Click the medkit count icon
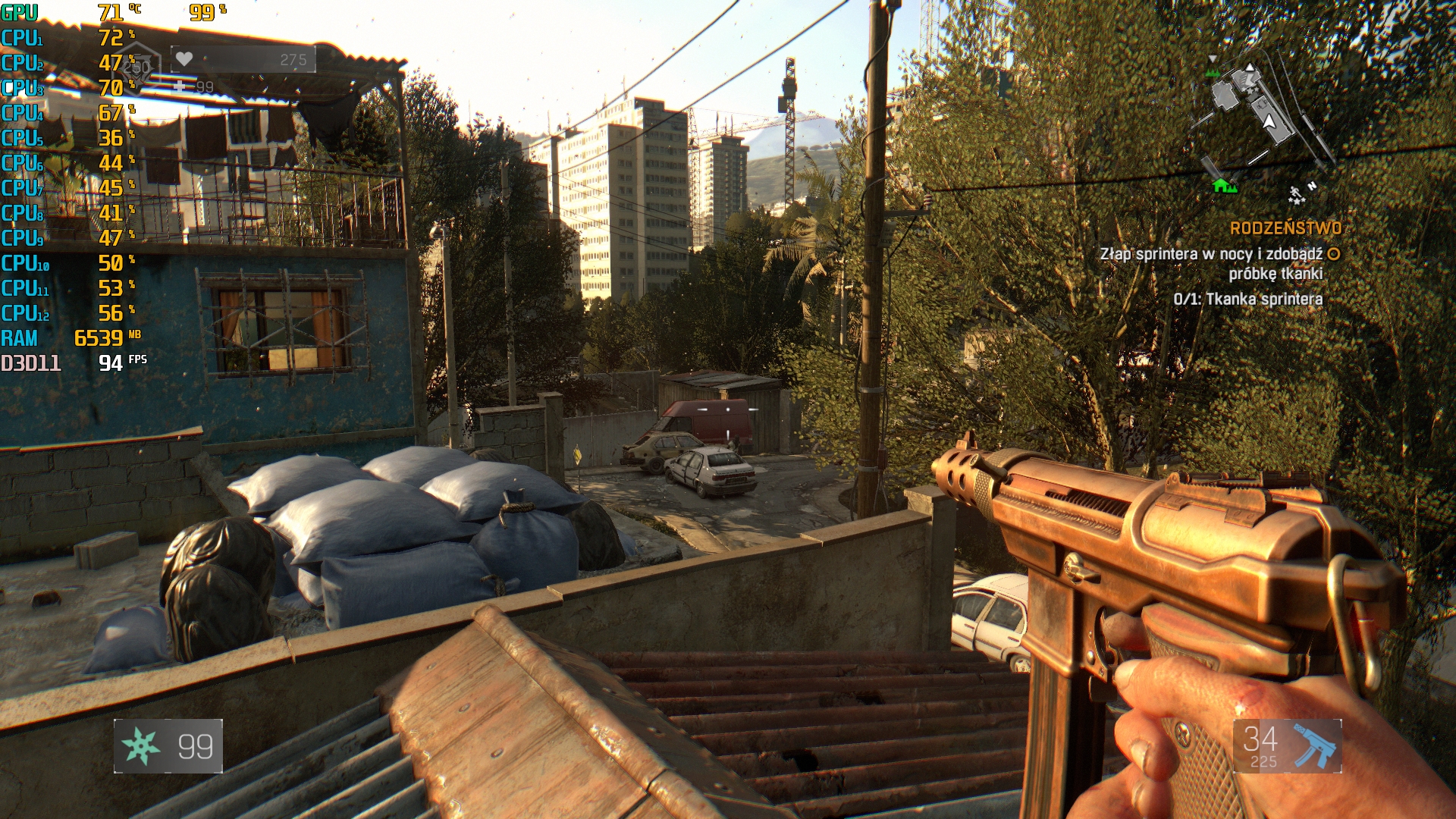 coord(180,86)
